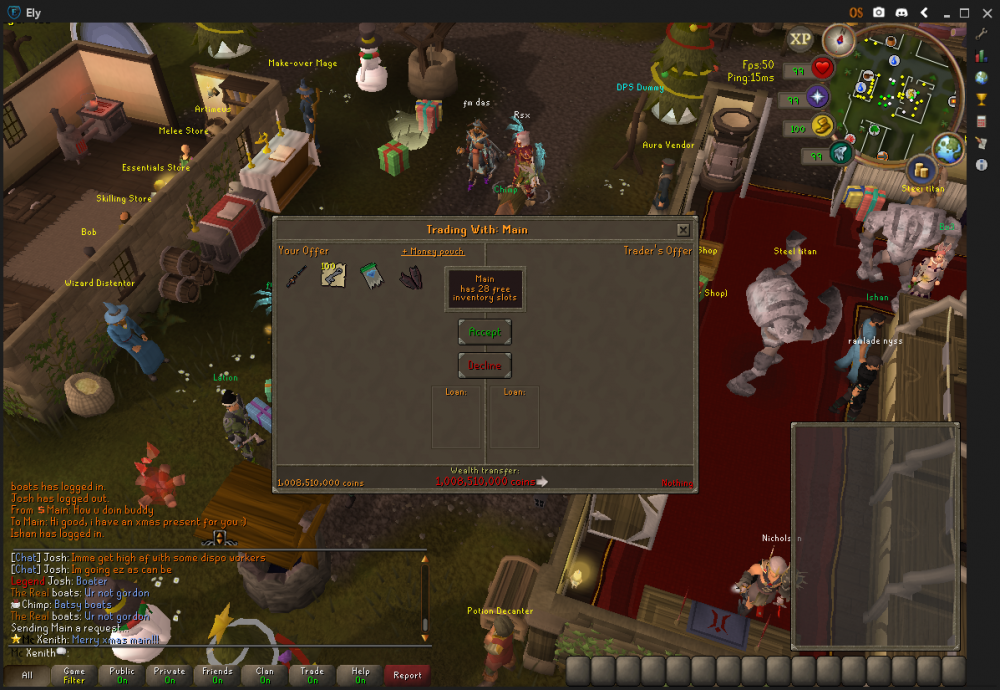Image resolution: width=1000 pixels, height=690 pixels.
Task: Close the trading window
Action: click(683, 230)
